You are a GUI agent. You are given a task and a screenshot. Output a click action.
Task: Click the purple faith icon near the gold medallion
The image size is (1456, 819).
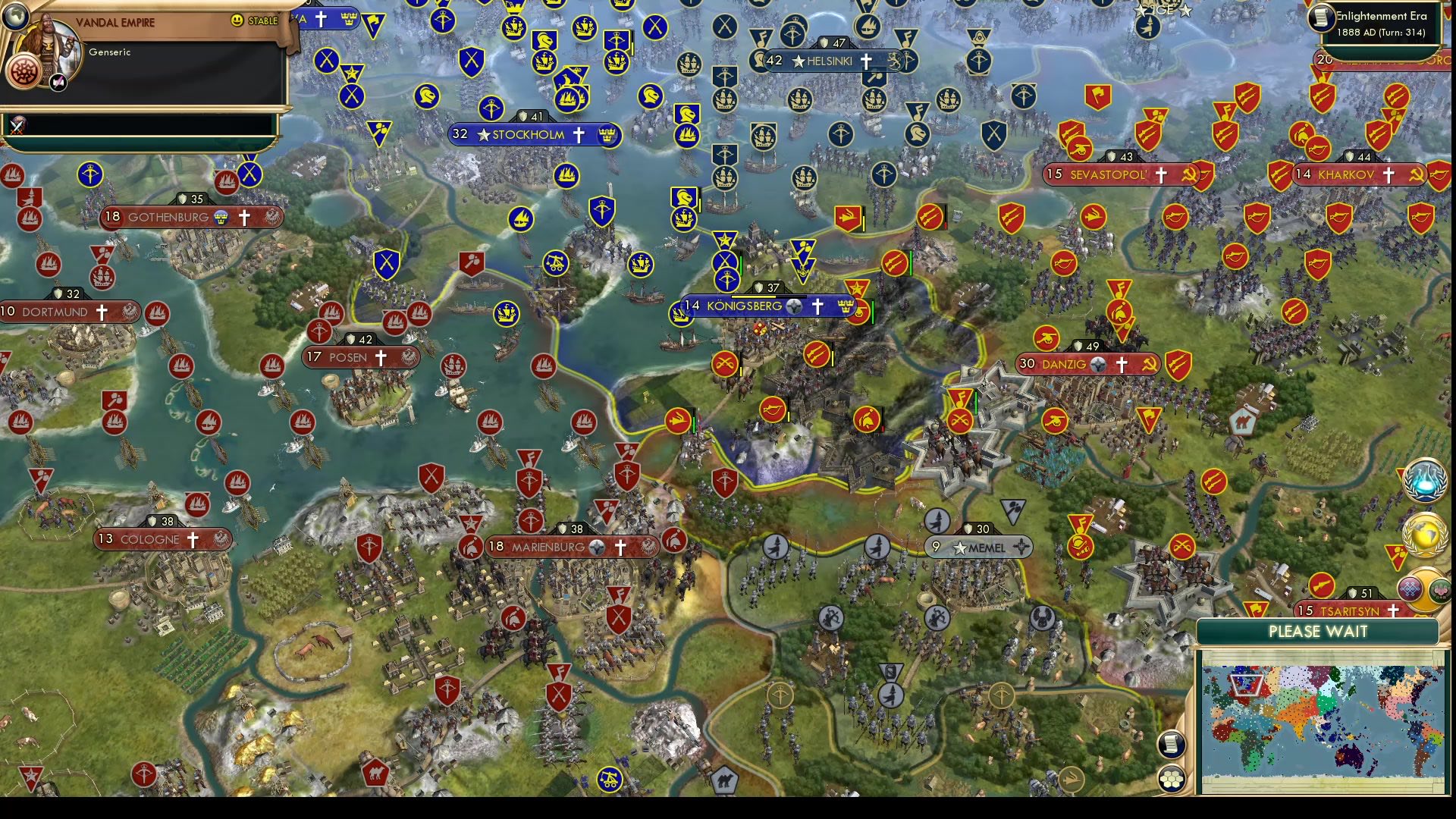pyautogui.click(x=1410, y=588)
